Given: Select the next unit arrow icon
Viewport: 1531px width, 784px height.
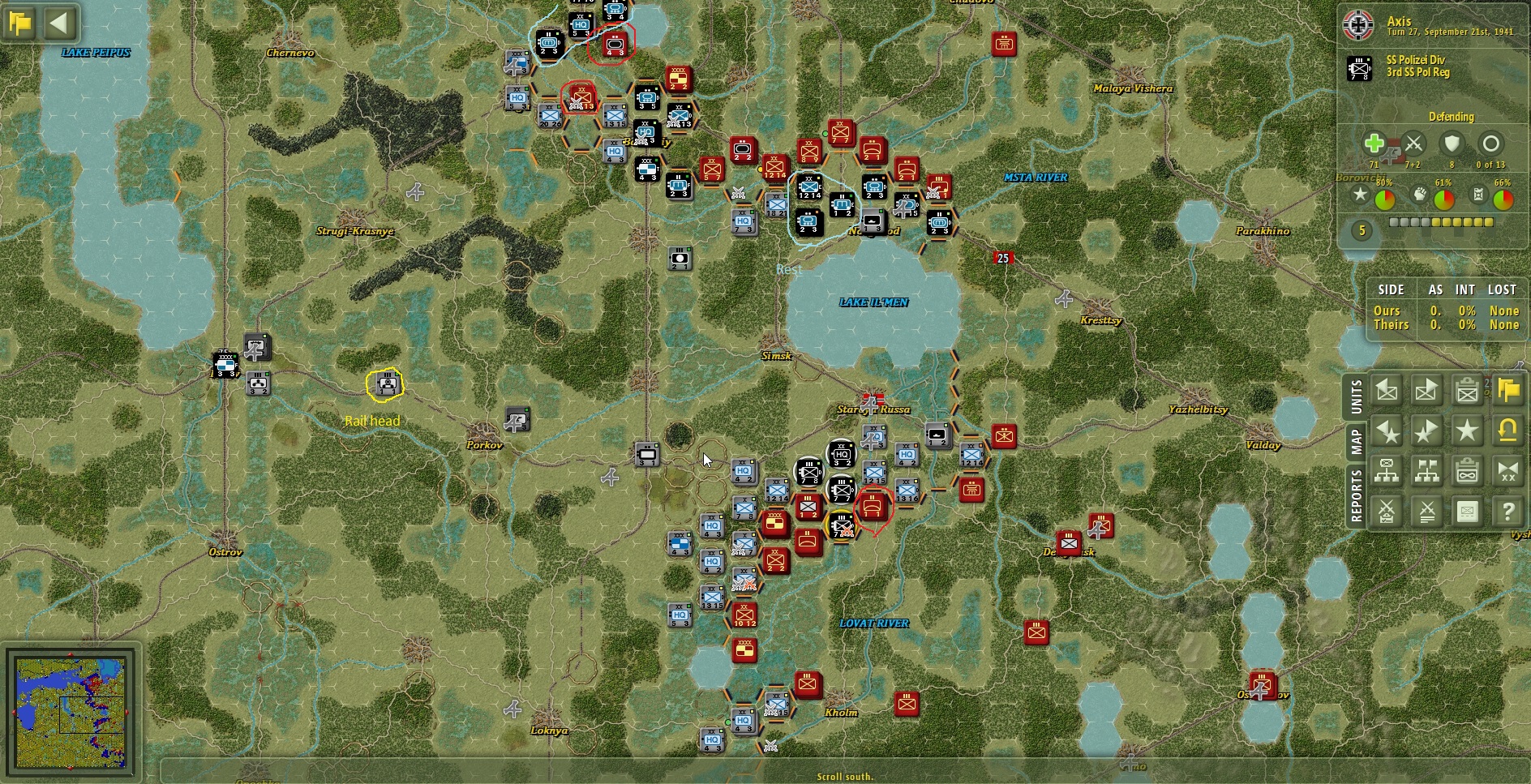Looking at the screenshot, I should point(1426,390).
